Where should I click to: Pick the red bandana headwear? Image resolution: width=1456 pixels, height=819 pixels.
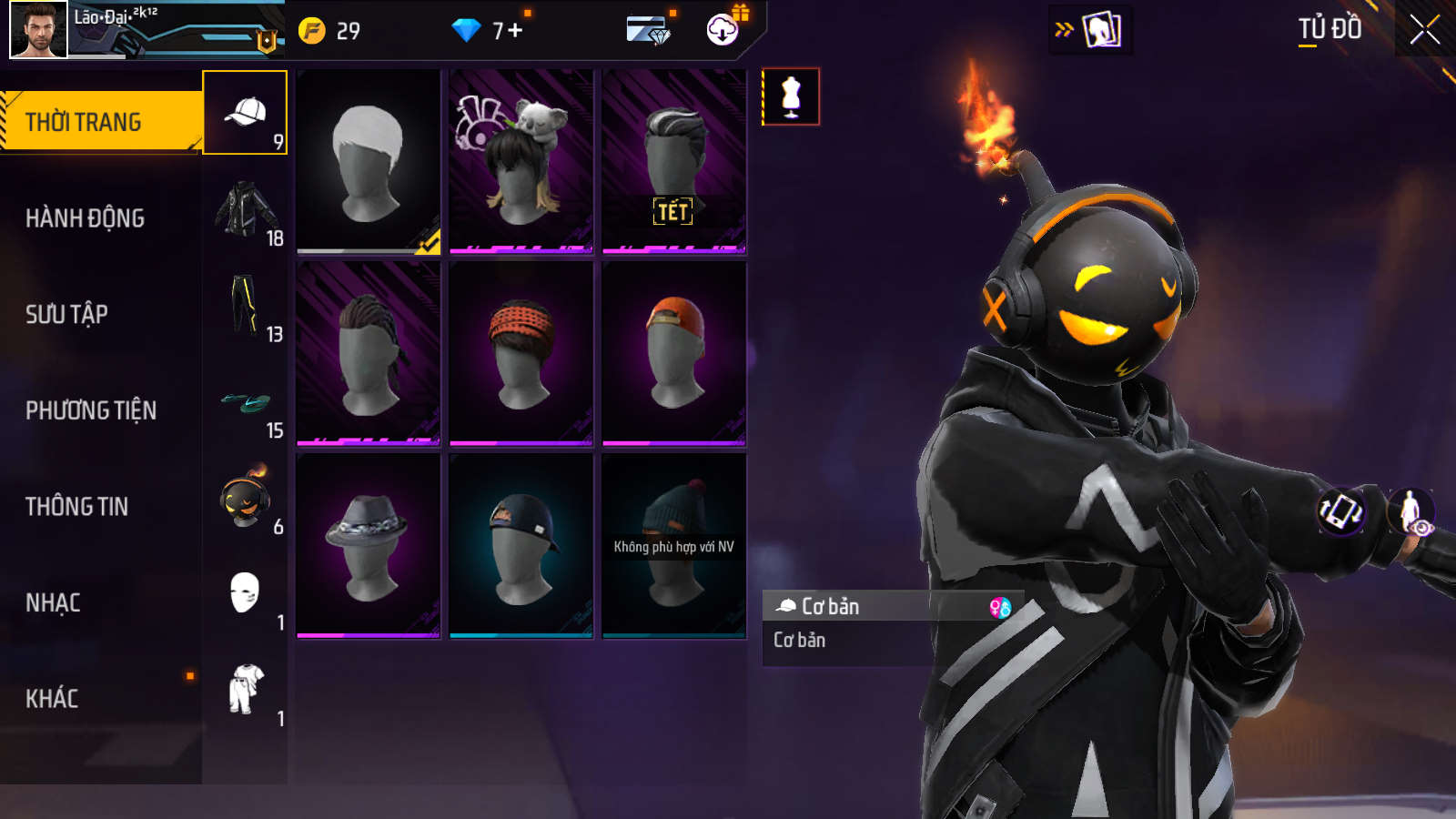point(521,353)
